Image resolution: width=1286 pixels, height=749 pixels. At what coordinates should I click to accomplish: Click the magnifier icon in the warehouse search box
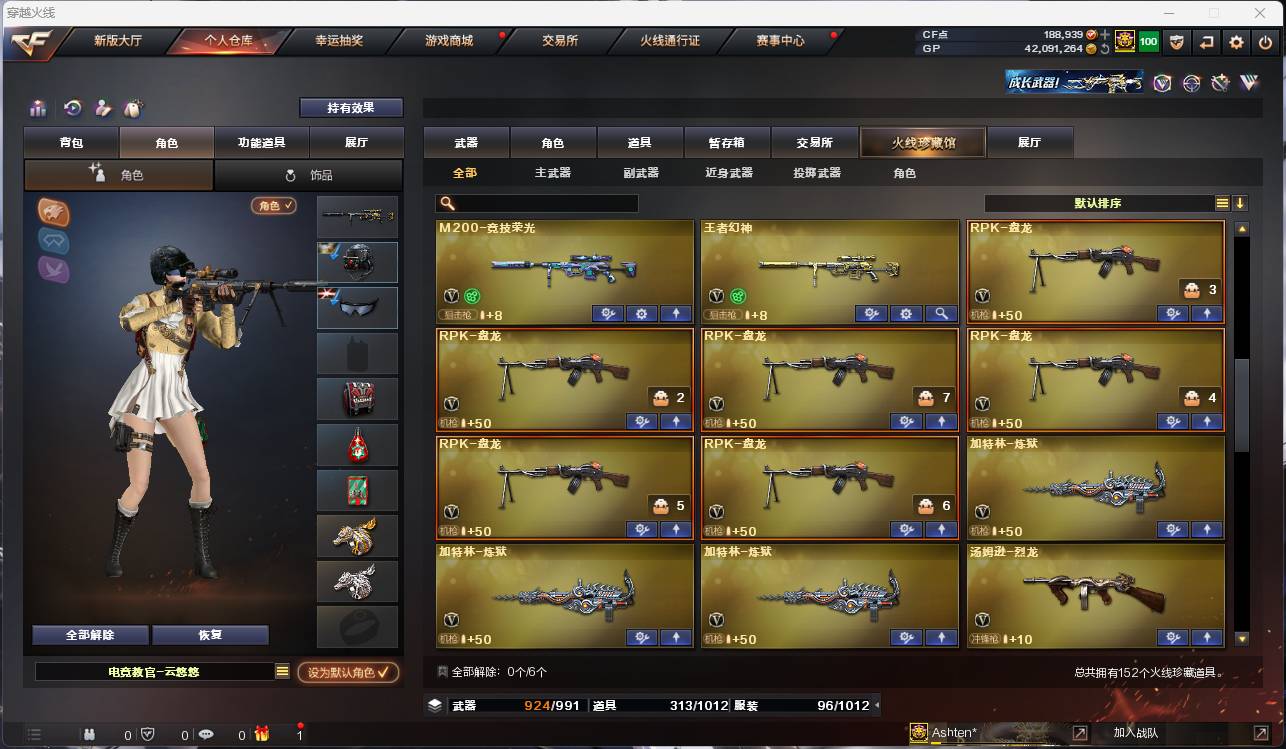[447, 203]
